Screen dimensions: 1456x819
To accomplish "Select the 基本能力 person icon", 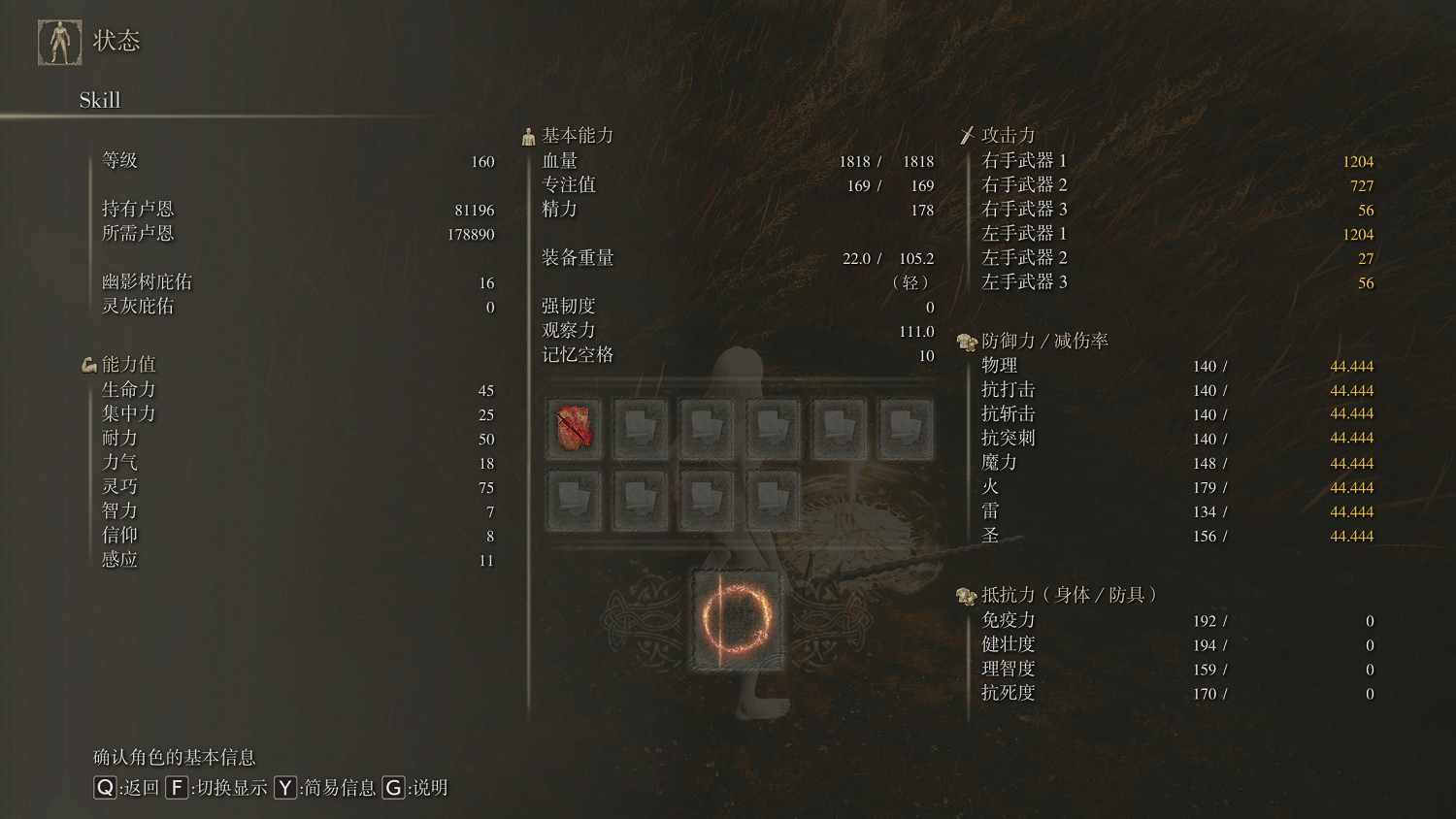I will click(x=529, y=135).
